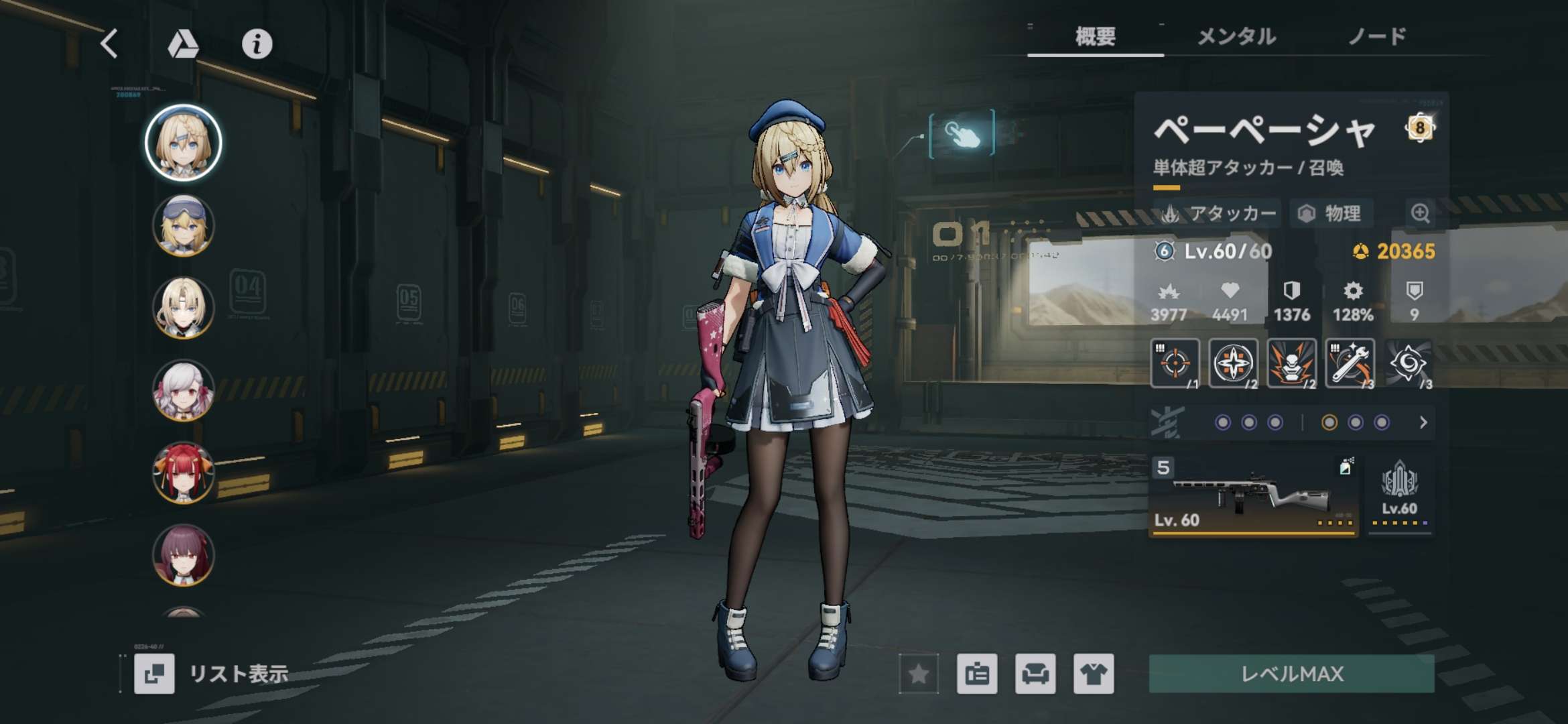This screenshot has width=1568, height=724.
Task: Select the purple-haired character portrait
Action: click(183, 555)
